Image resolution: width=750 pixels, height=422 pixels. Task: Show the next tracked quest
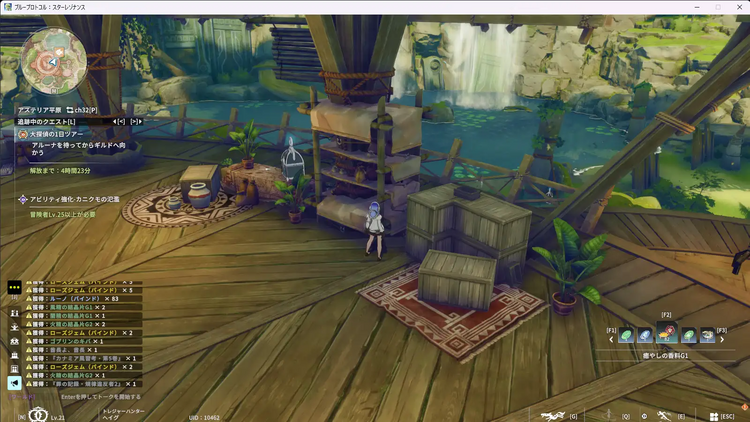[x=134, y=121]
